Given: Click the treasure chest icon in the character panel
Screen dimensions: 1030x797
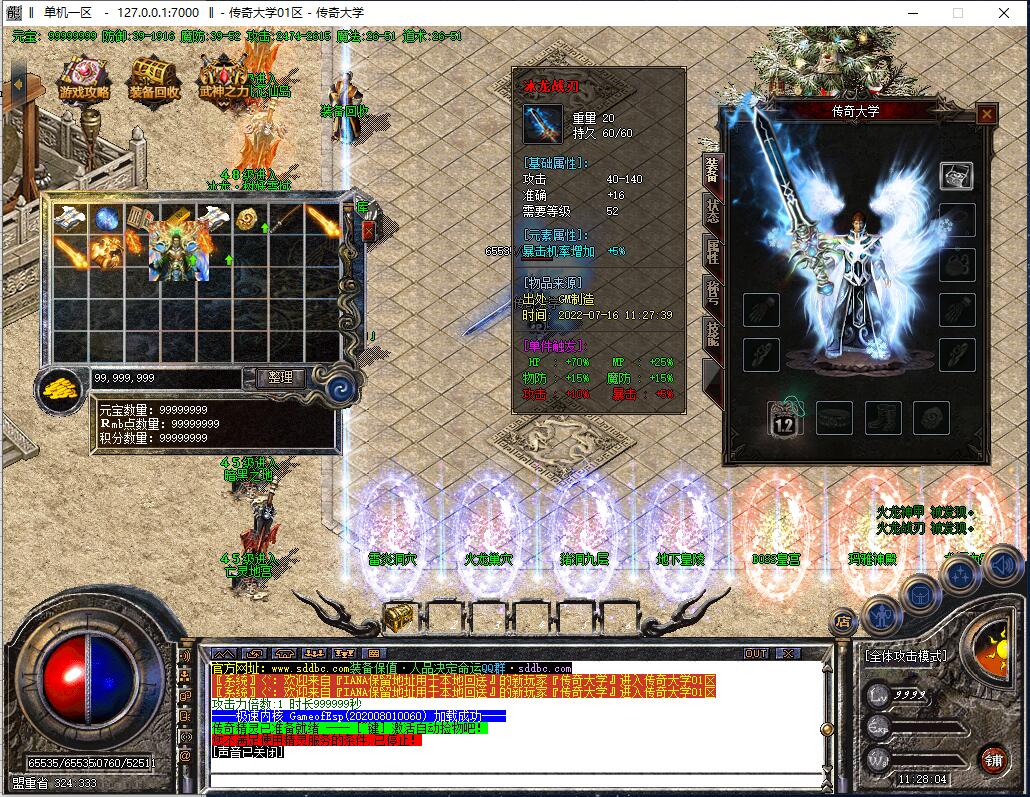Looking at the screenshot, I should tap(956, 175).
